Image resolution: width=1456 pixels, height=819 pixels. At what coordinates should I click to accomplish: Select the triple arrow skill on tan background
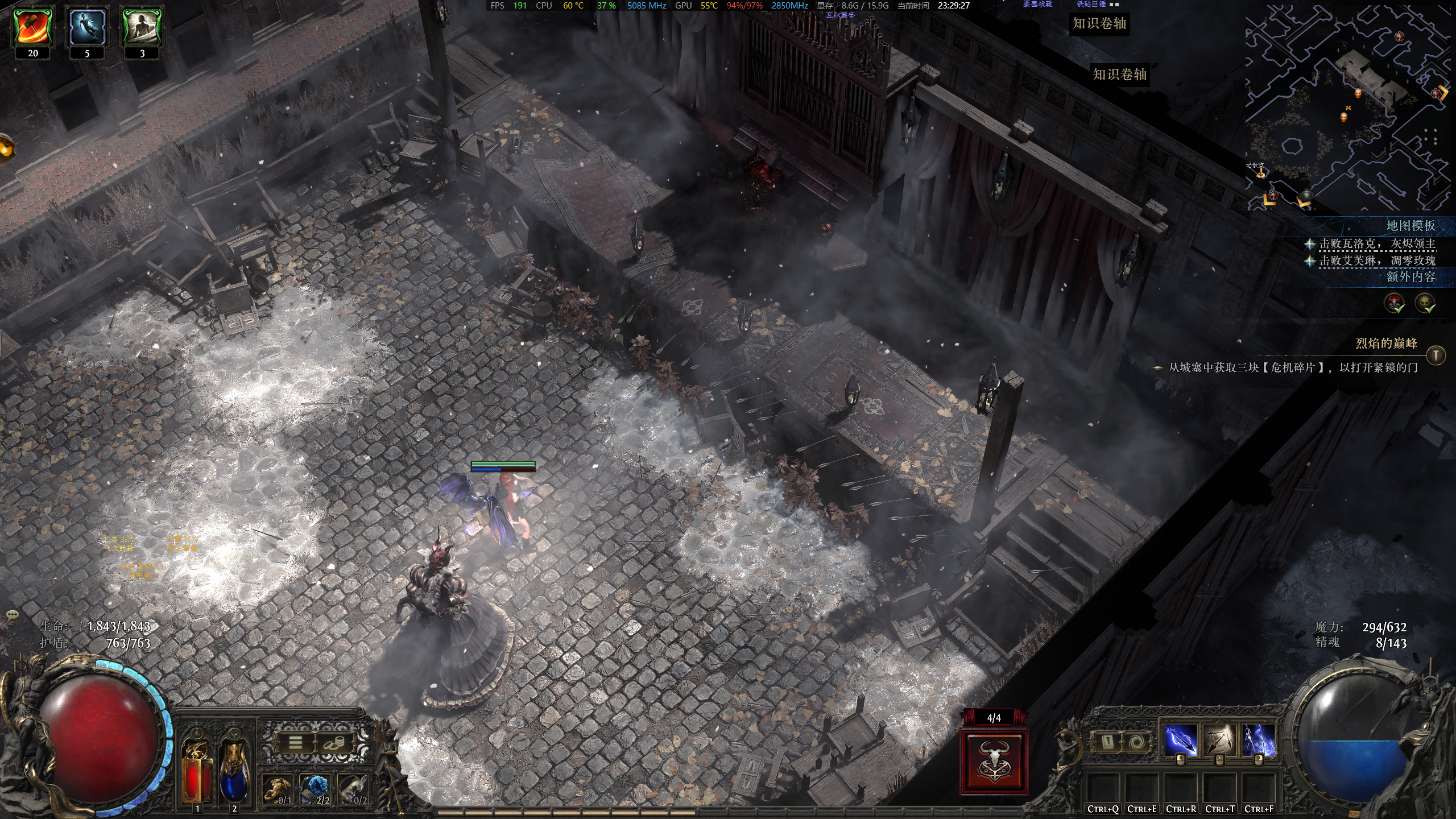click(1219, 741)
